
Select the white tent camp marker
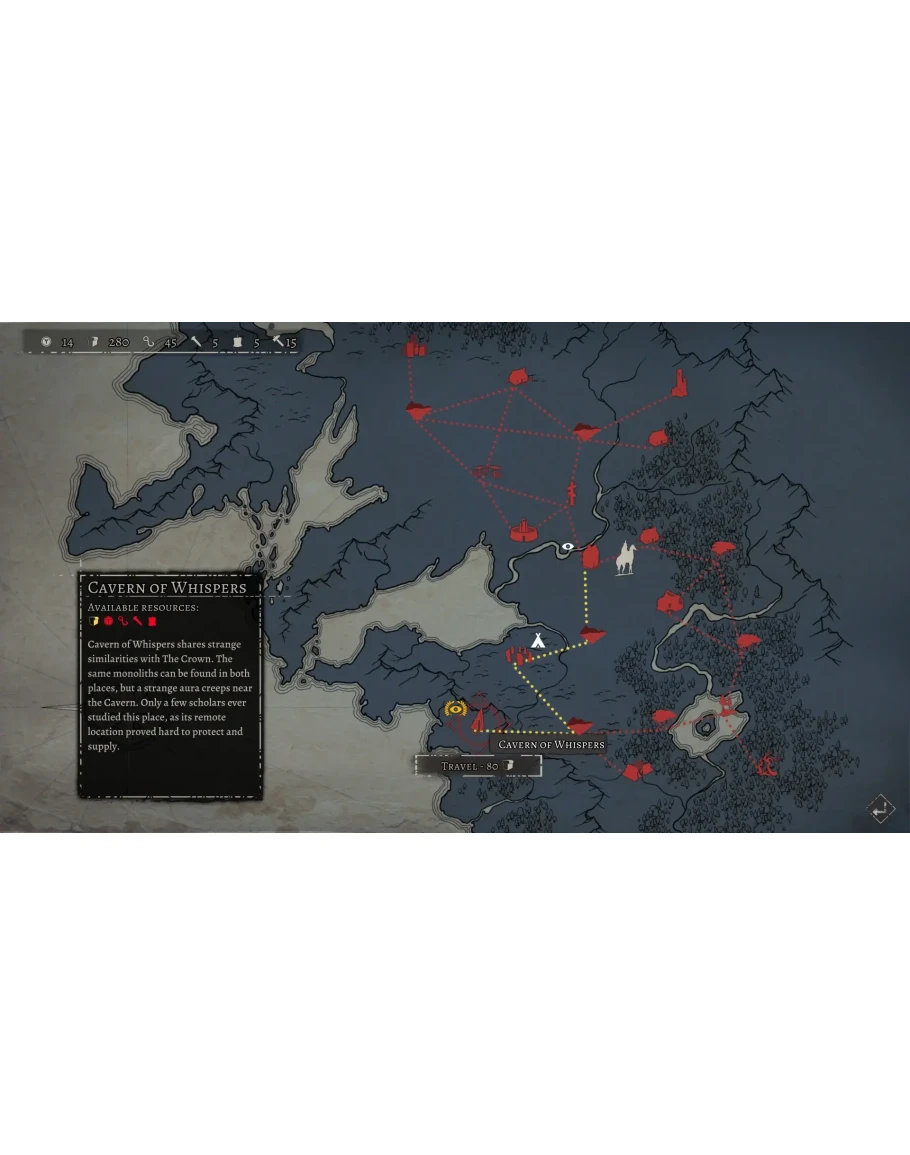click(x=537, y=640)
